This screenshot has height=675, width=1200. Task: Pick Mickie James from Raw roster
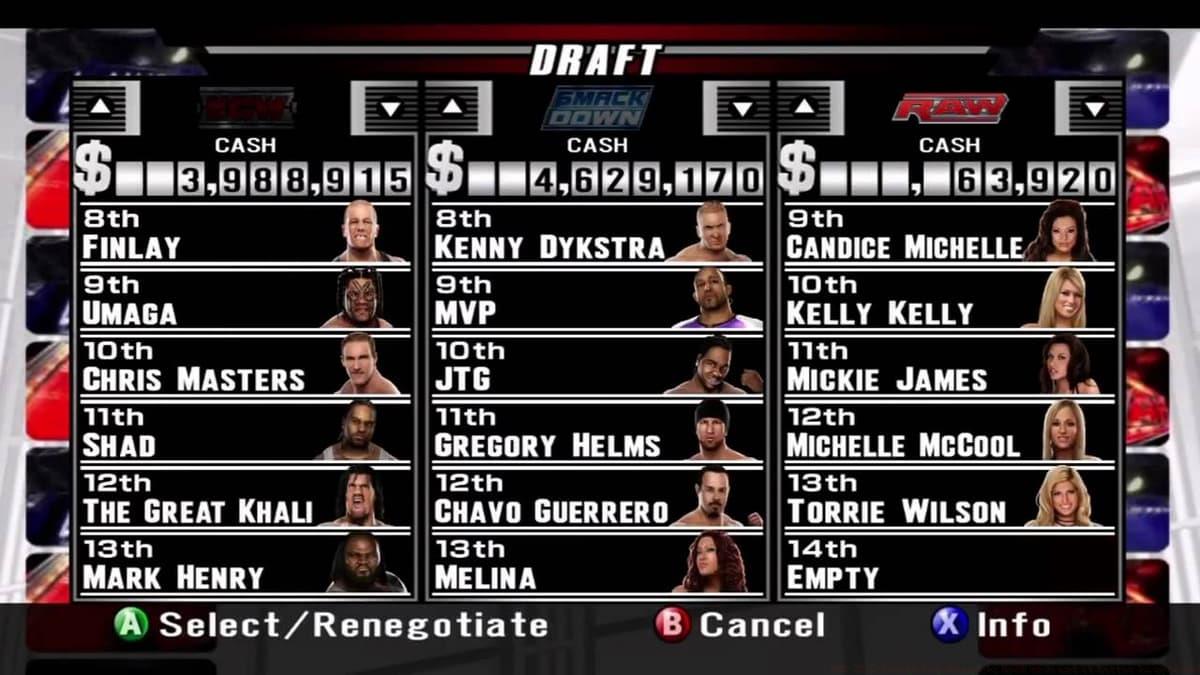click(x=948, y=365)
